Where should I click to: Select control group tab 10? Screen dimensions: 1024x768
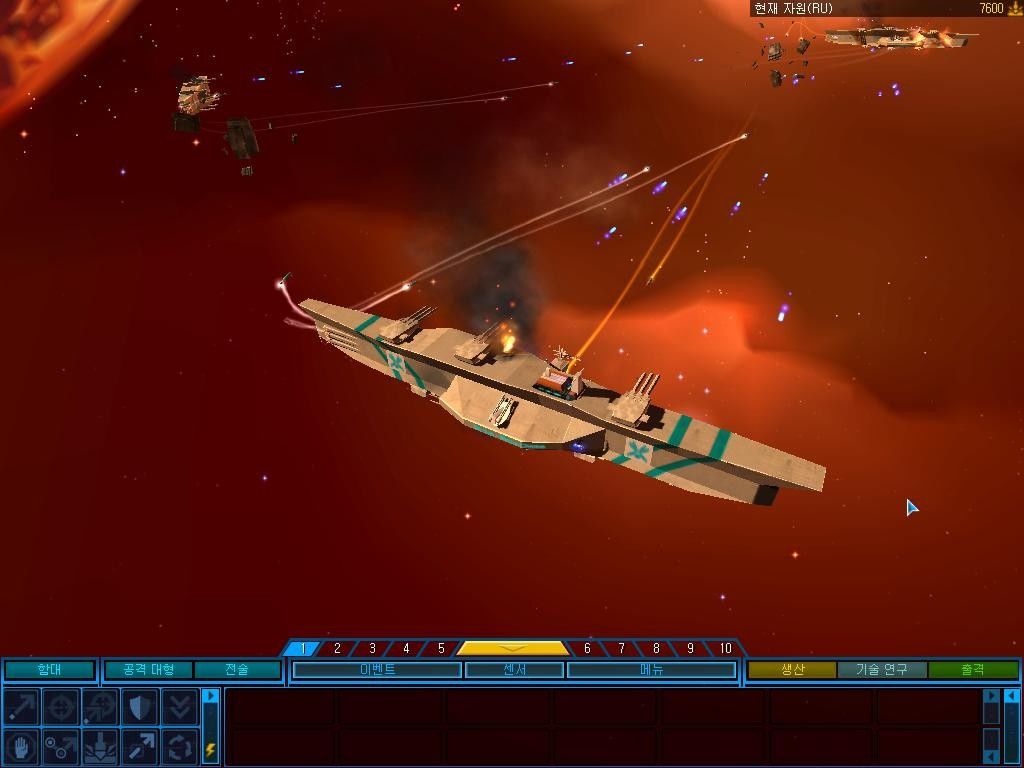tap(725, 648)
